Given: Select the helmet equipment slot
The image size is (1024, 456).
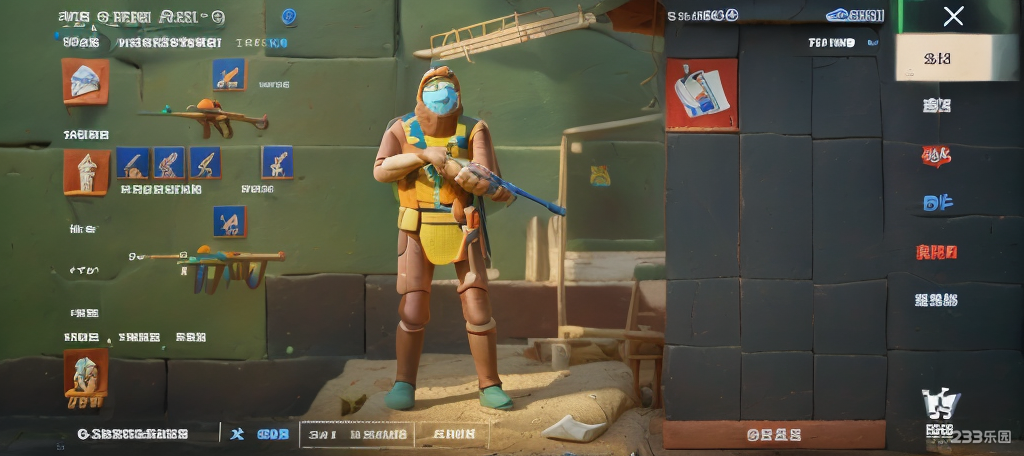Looking at the screenshot, I should coord(85,80).
